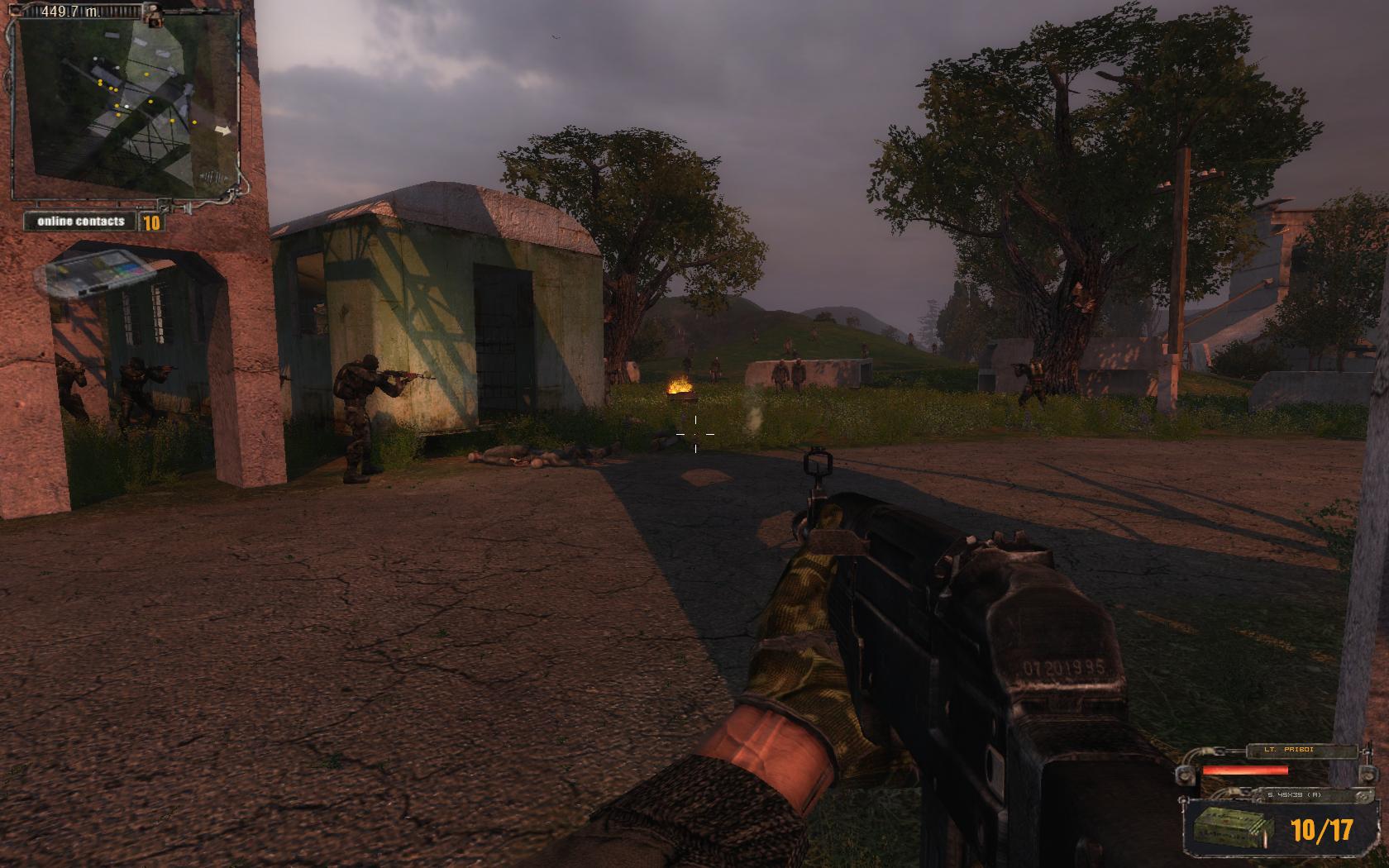Select the online contacts indicator
This screenshot has height=868, width=1389.
click(x=92, y=222)
